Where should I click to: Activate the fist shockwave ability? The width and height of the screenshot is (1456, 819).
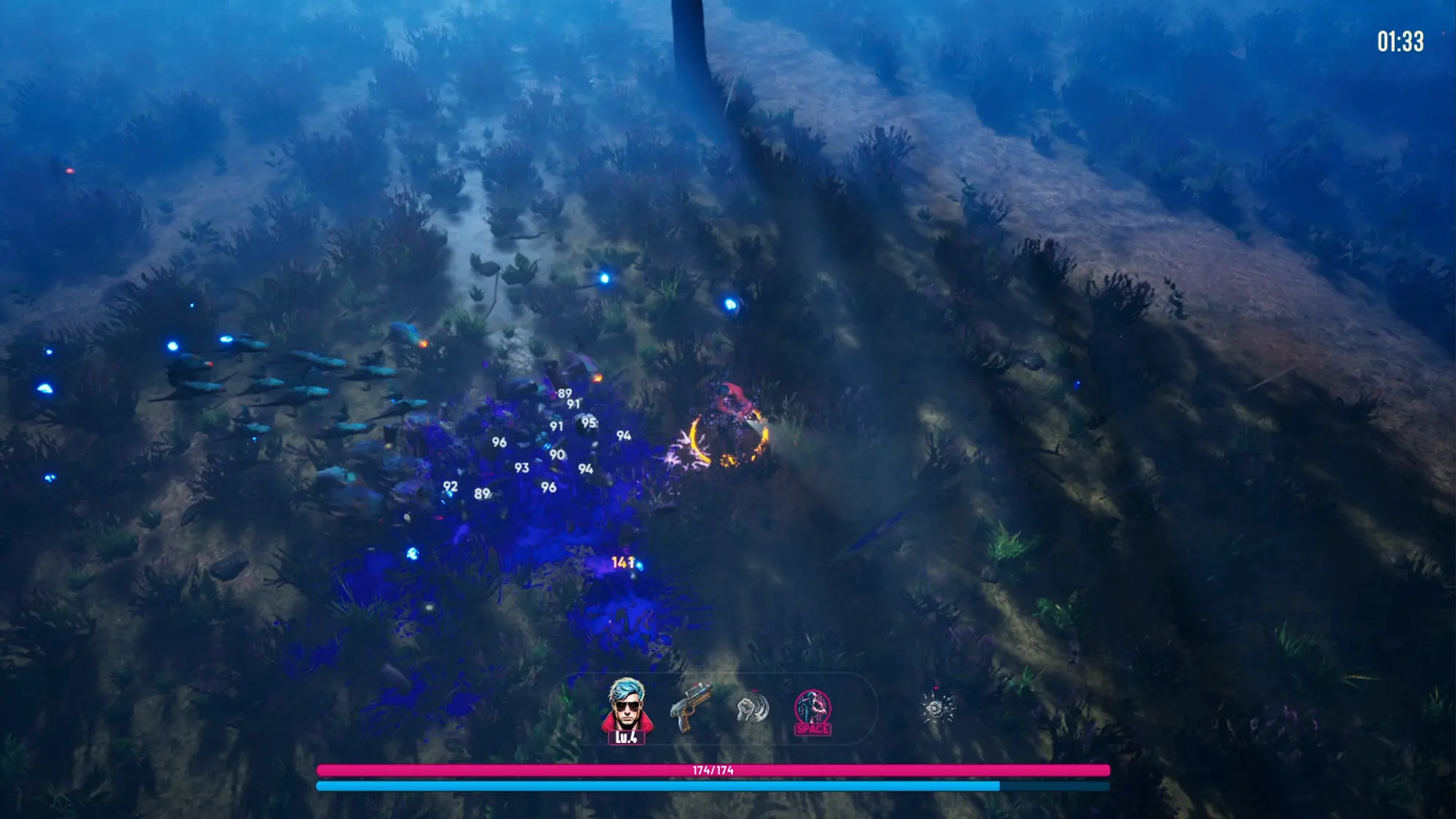tap(752, 707)
